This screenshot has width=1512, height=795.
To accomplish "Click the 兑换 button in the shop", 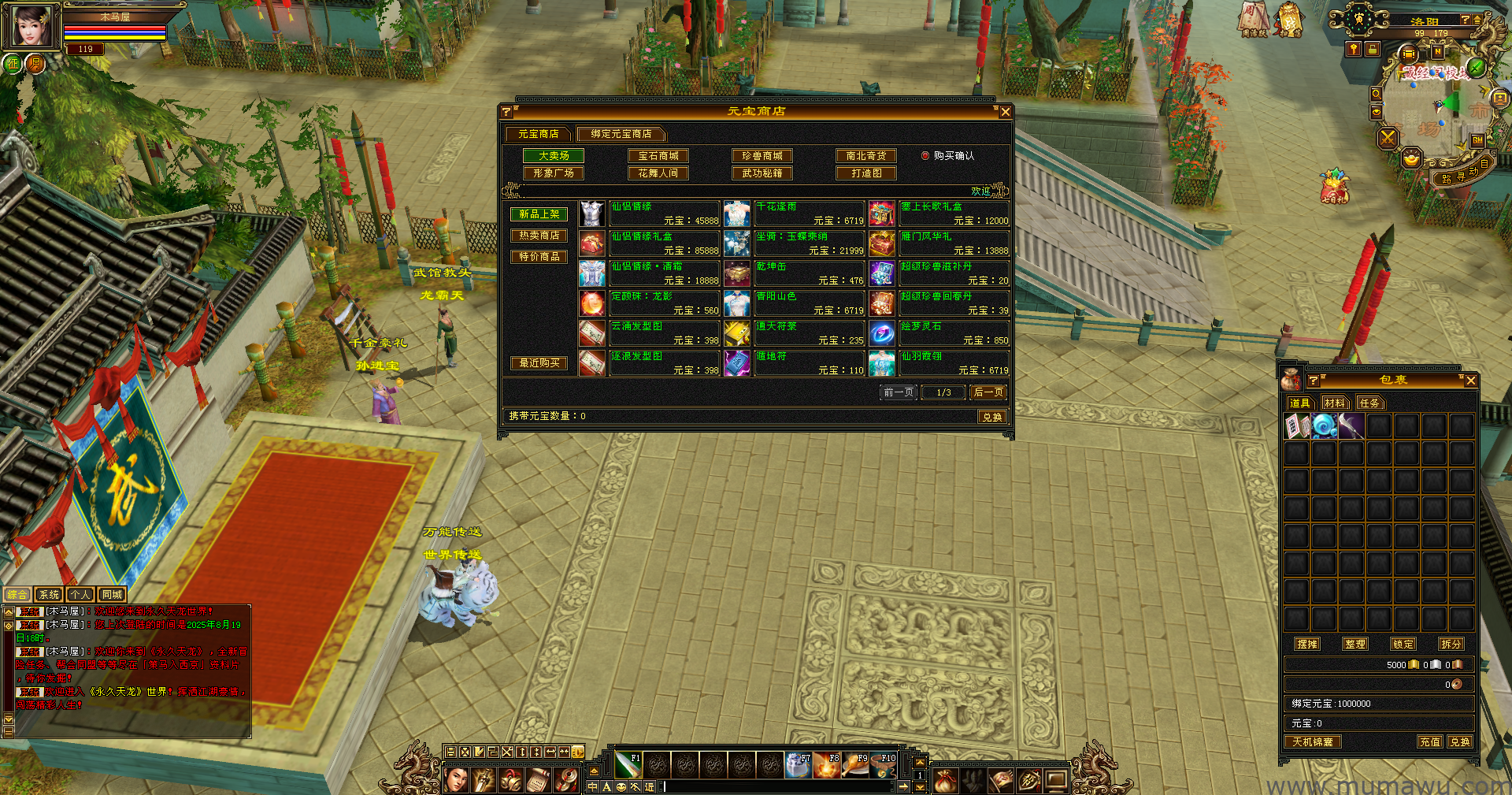I will (992, 417).
